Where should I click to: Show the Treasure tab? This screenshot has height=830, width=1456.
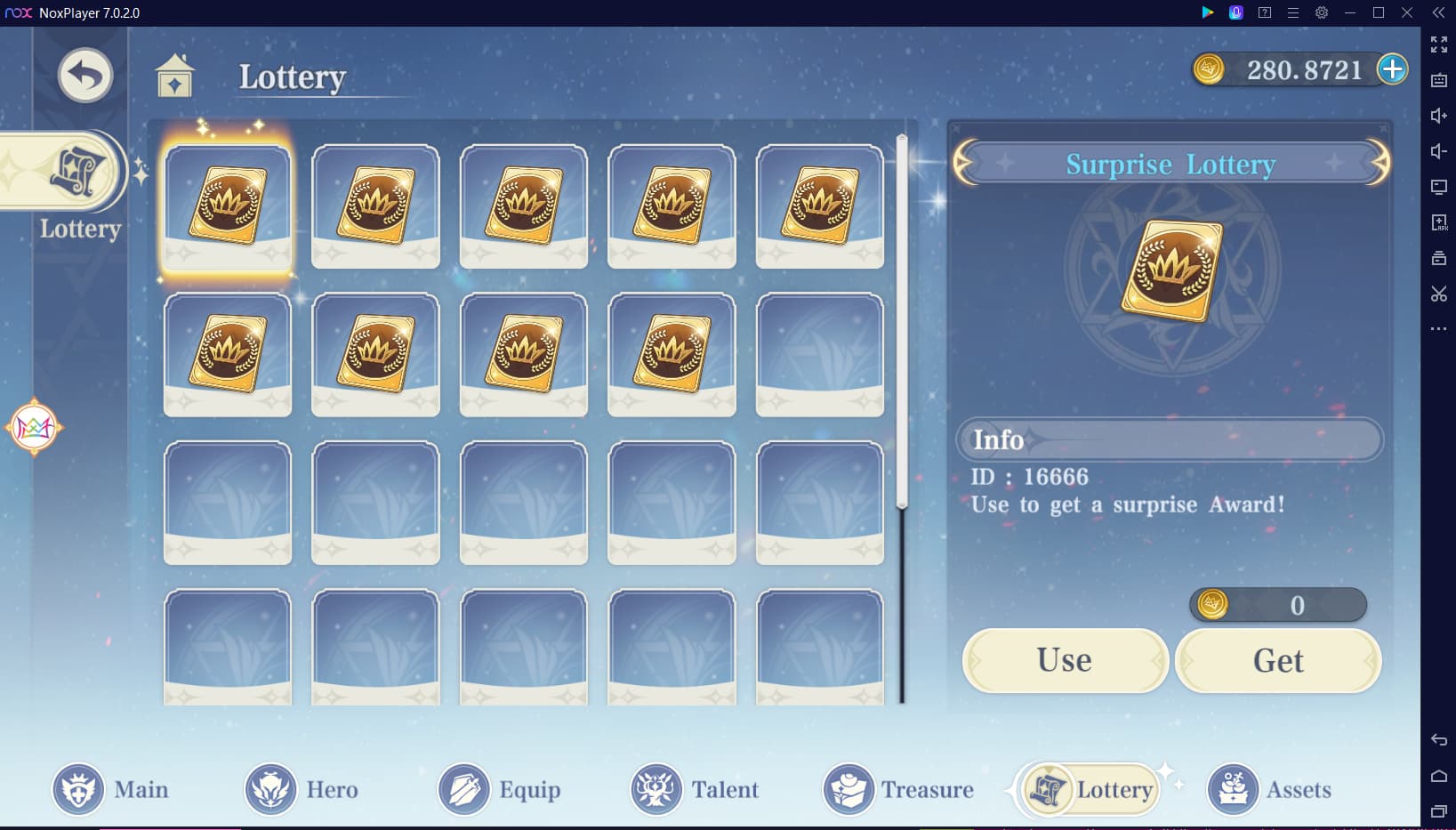pyautogui.click(x=898, y=789)
